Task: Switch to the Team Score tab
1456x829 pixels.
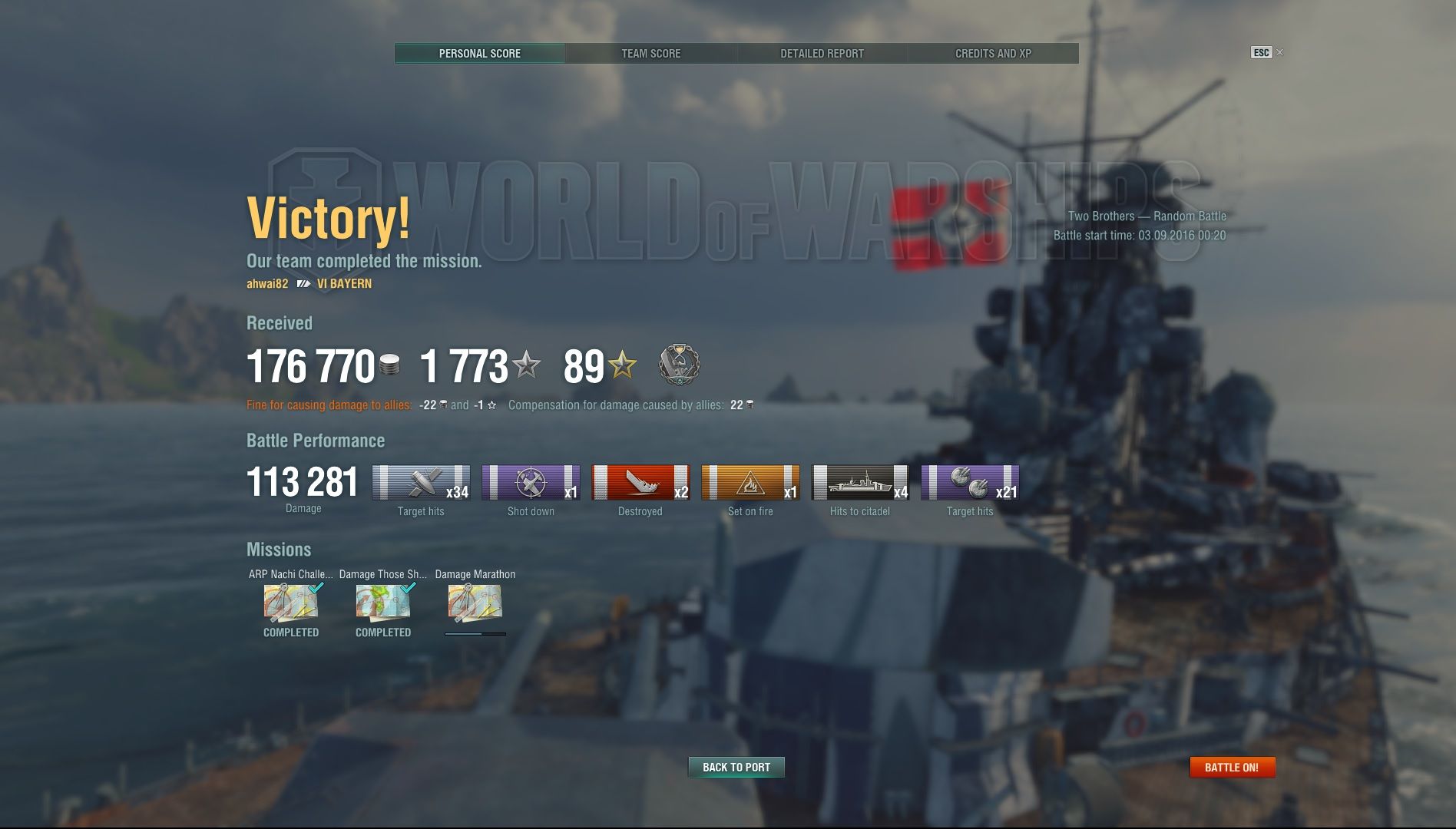Action: (650, 54)
